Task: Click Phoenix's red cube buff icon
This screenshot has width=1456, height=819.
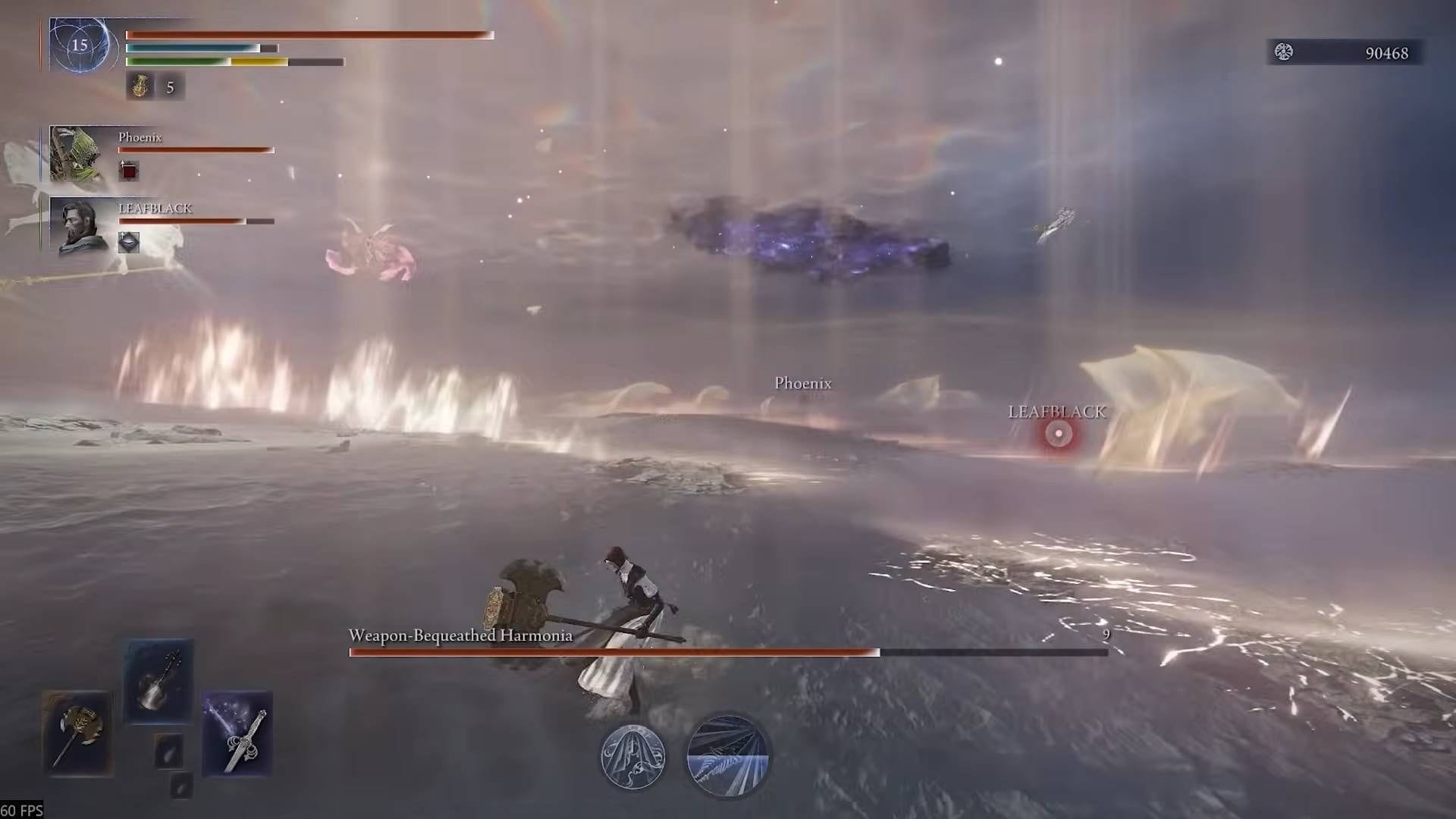Action: 129,171
